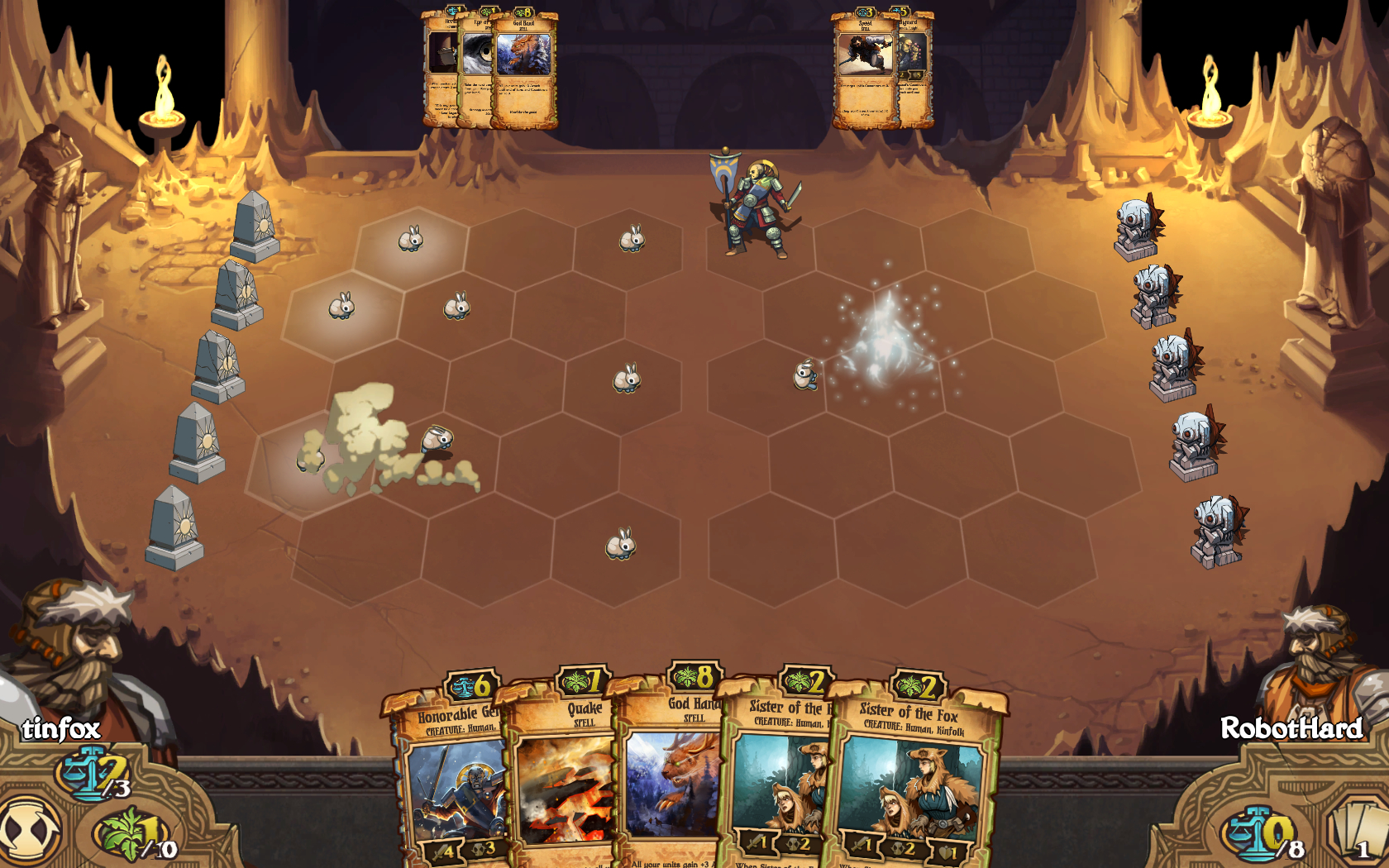Click the glowing summon effect on the board
The width and height of the screenshot is (1389, 868).
click(885, 347)
